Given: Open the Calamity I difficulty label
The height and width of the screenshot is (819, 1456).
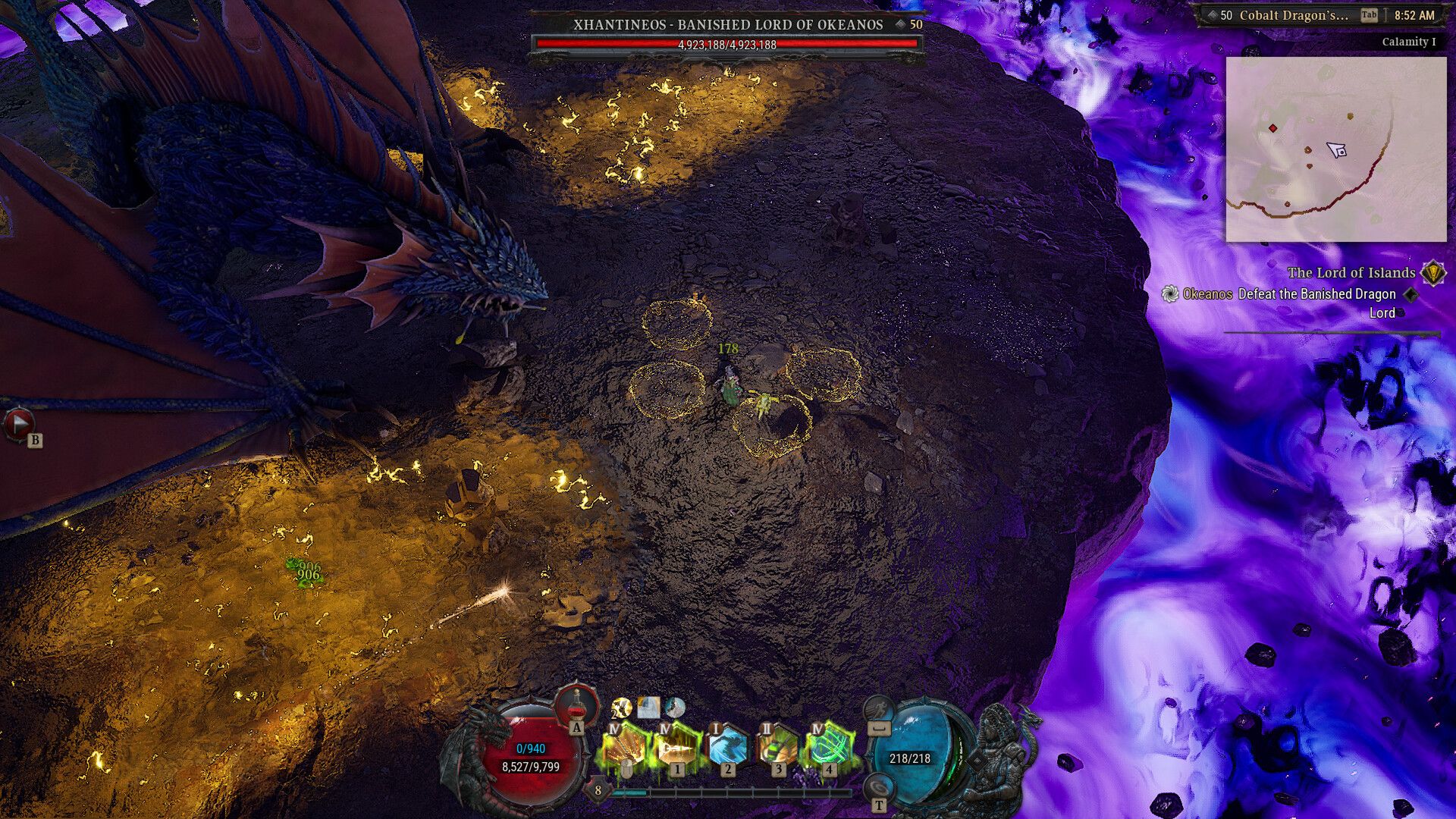Looking at the screenshot, I should [x=1408, y=42].
